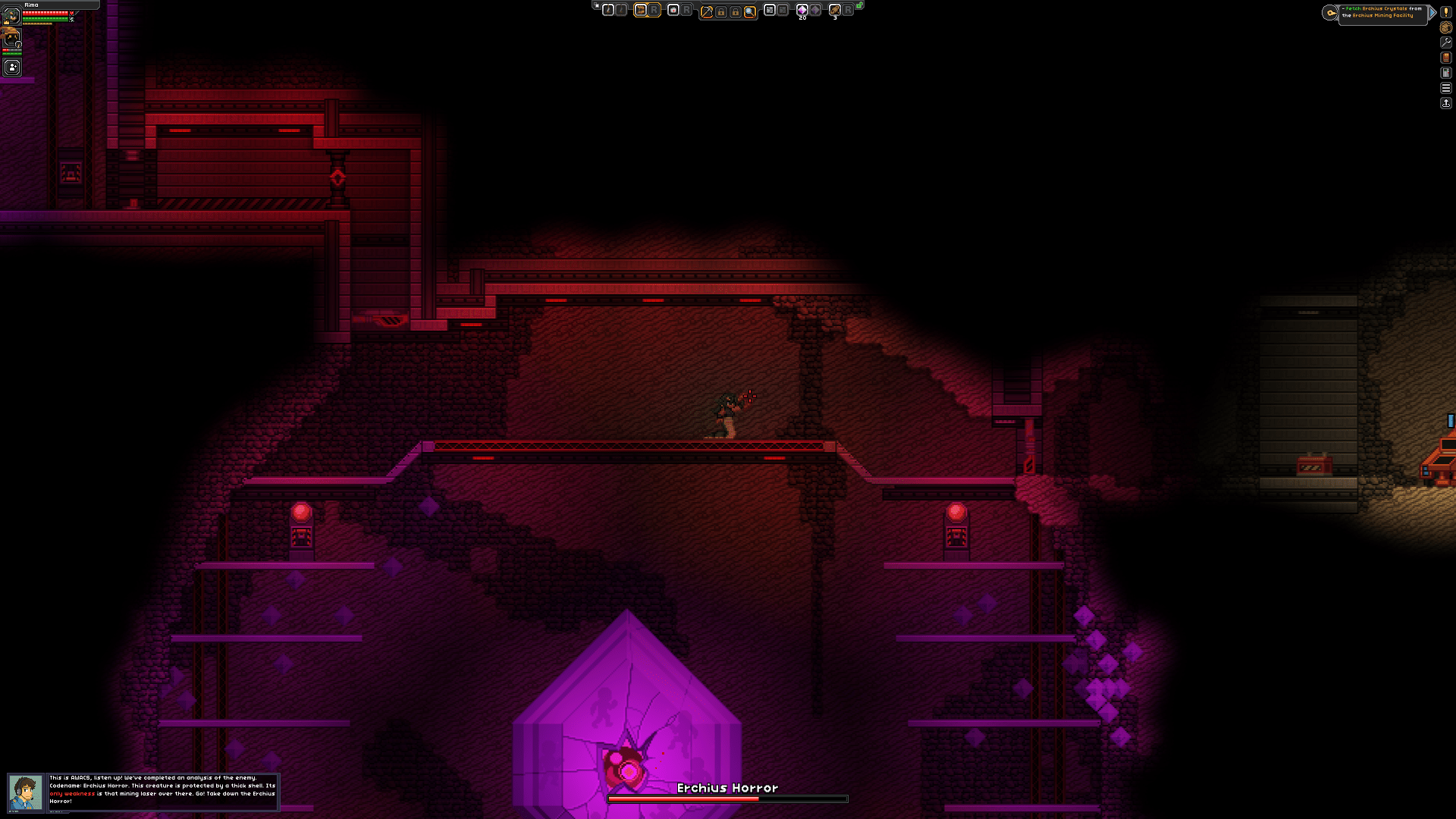Image resolution: width=1456 pixels, height=819 pixels.
Task: Select the rope item stack of 3
Action: [835, 10]
